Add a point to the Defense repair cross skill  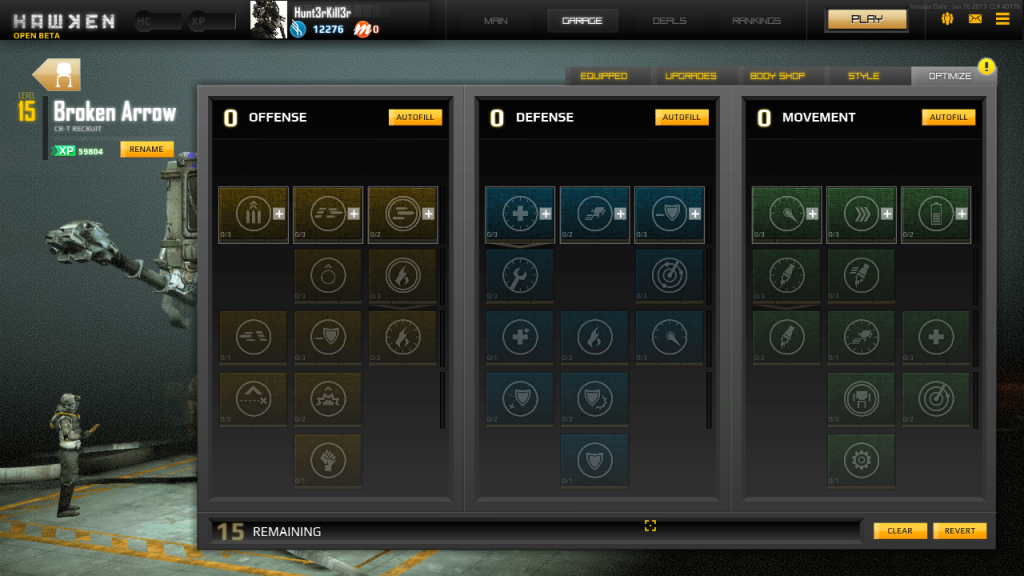coord(546,213)
